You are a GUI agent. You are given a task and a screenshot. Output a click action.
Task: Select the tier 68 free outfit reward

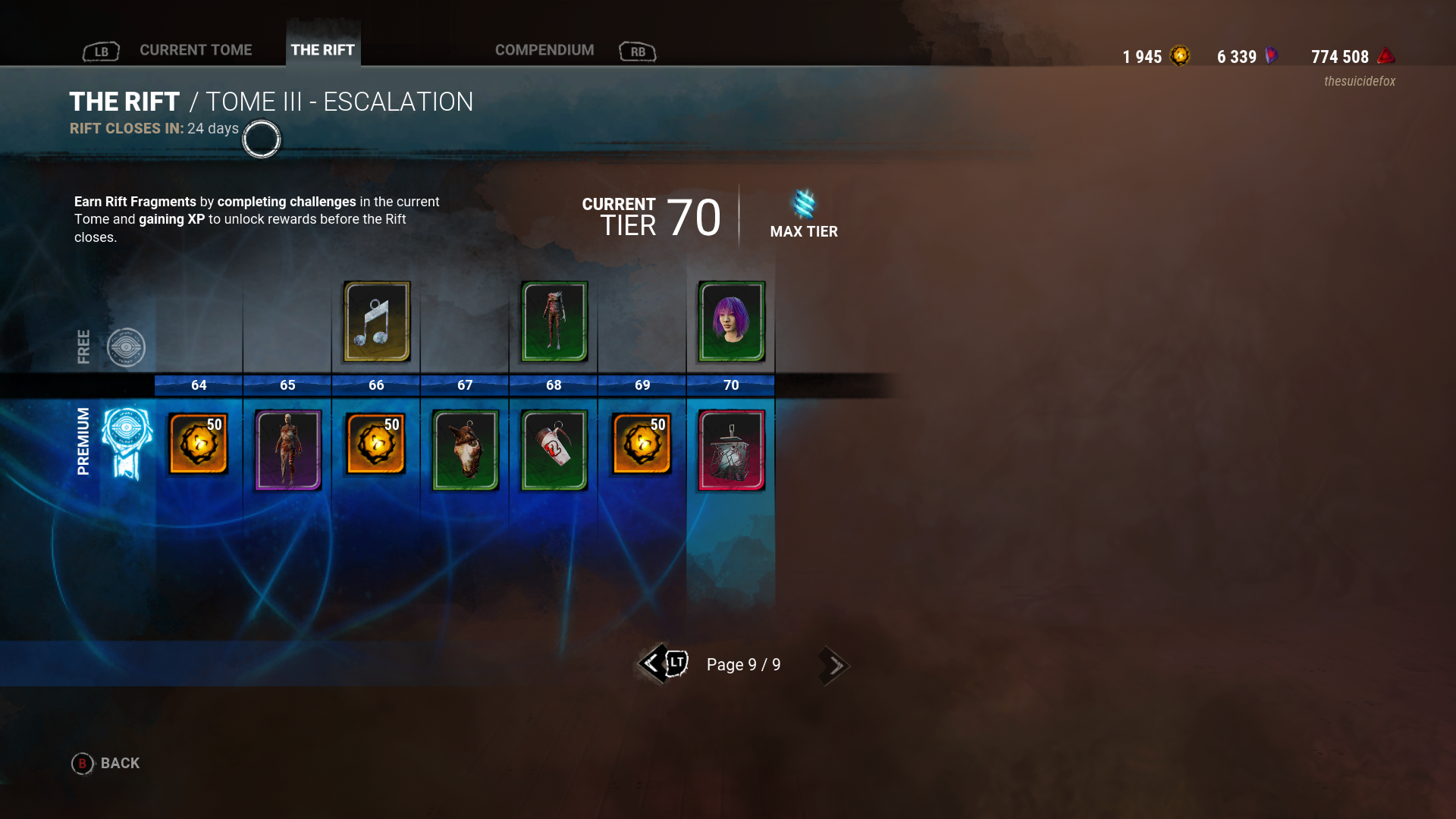pos(553,322)
